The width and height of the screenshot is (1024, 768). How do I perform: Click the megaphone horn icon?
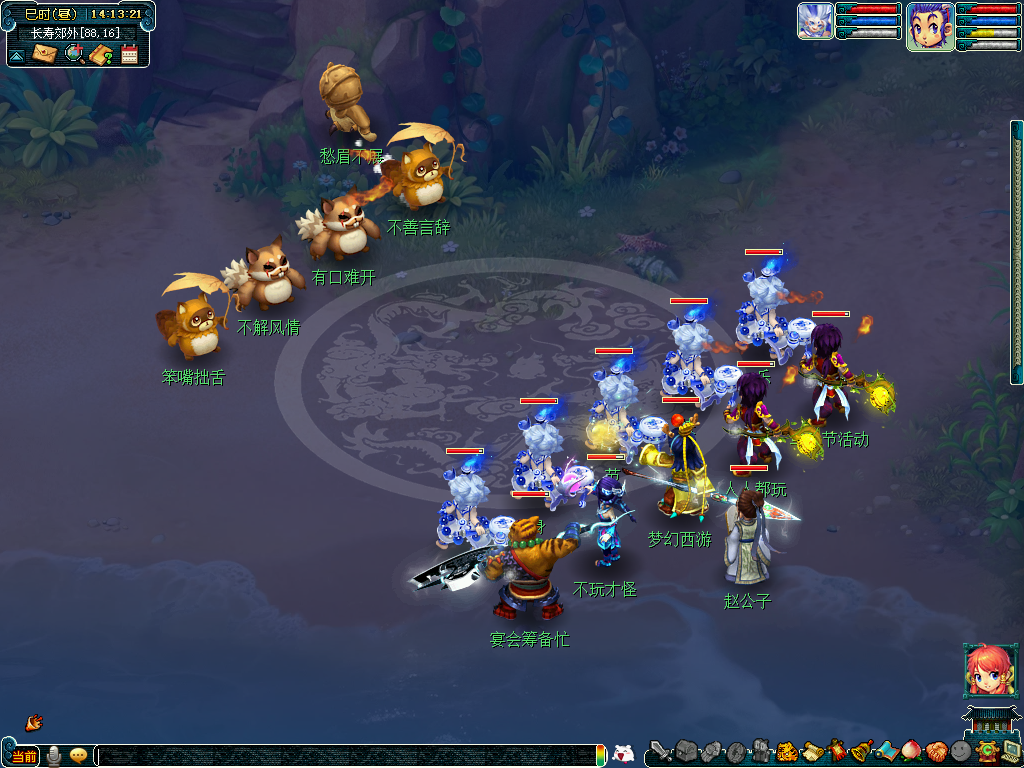pos(33,721)
